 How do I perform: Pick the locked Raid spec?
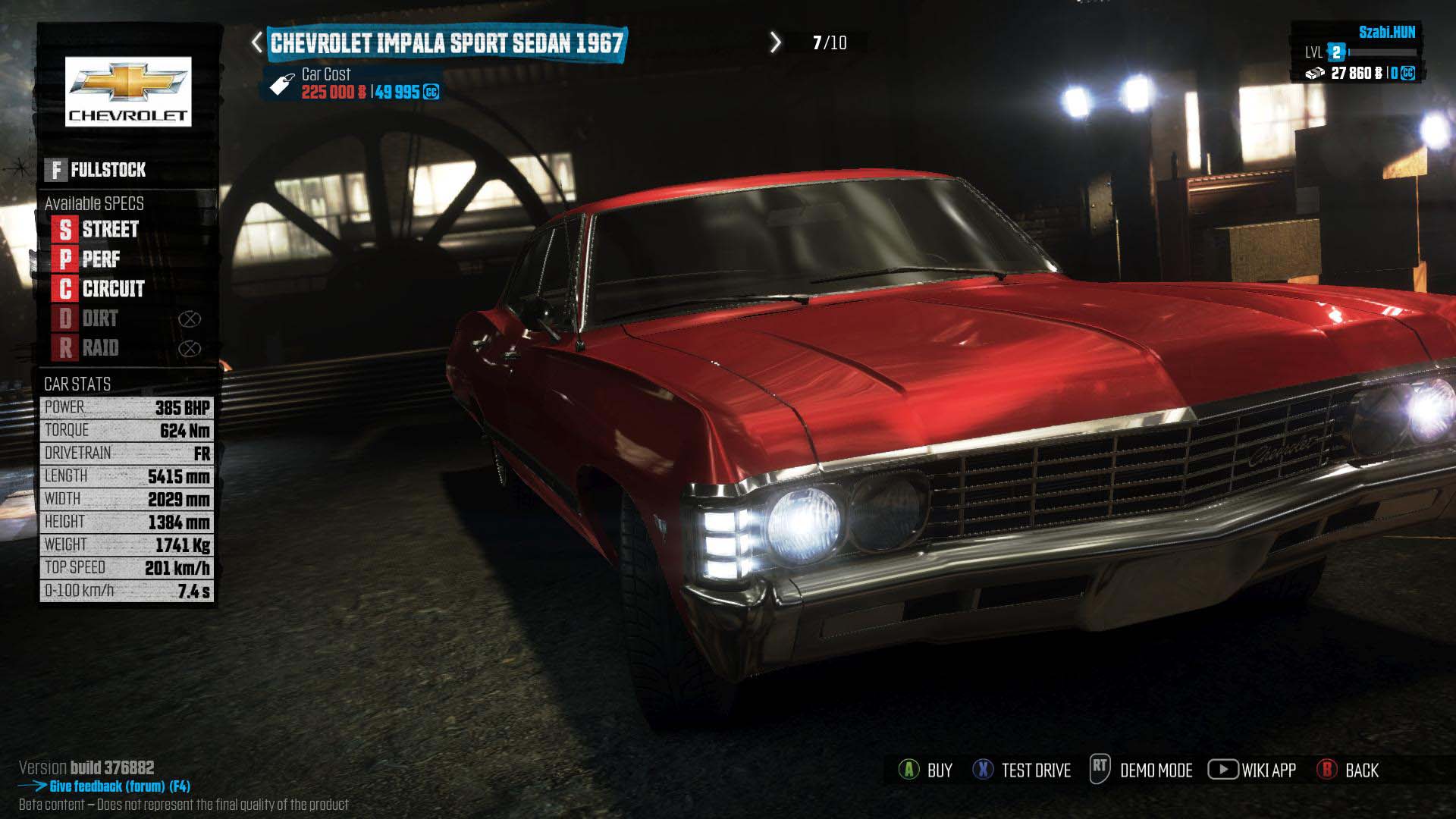tap(89, 348)
